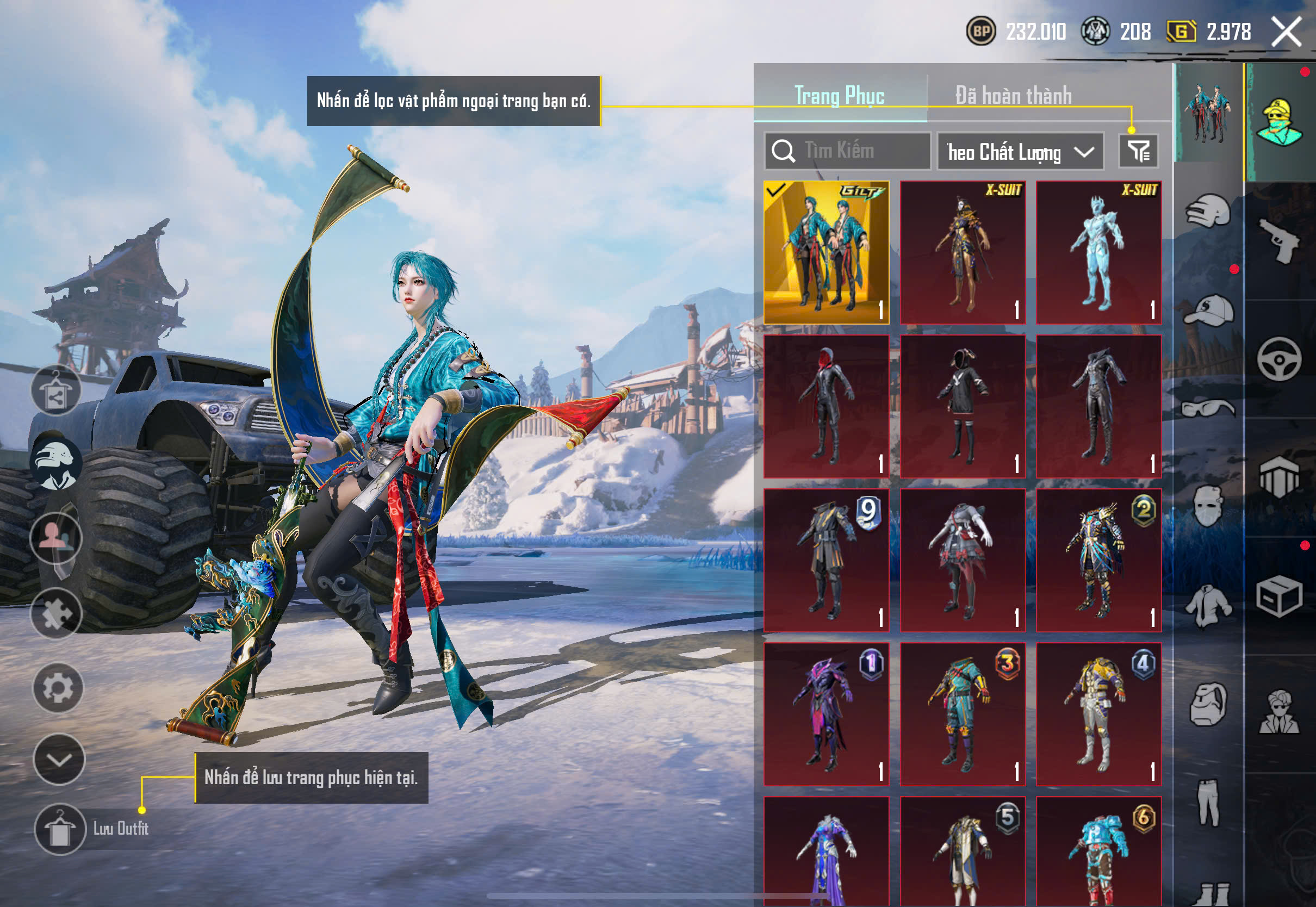Screen dimensions: 1316x907
Task: Select the purple outfit with badge 1
Action: [x=826, y=715]
